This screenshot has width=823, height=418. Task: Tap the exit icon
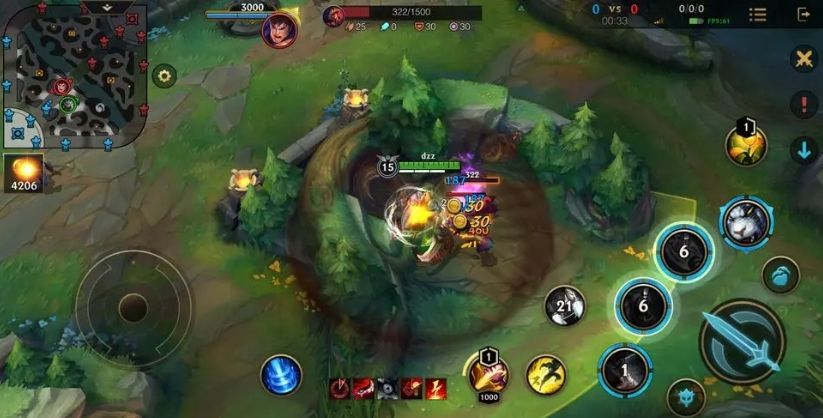coord(804,15)
